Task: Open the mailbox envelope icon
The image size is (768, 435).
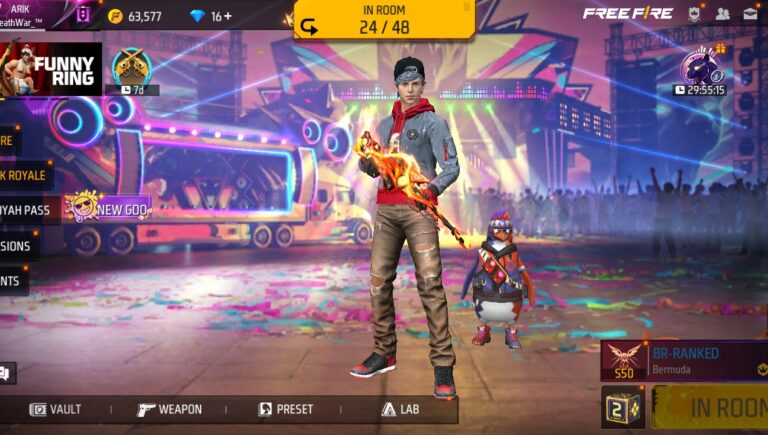Action: click(x=749, y=14)
